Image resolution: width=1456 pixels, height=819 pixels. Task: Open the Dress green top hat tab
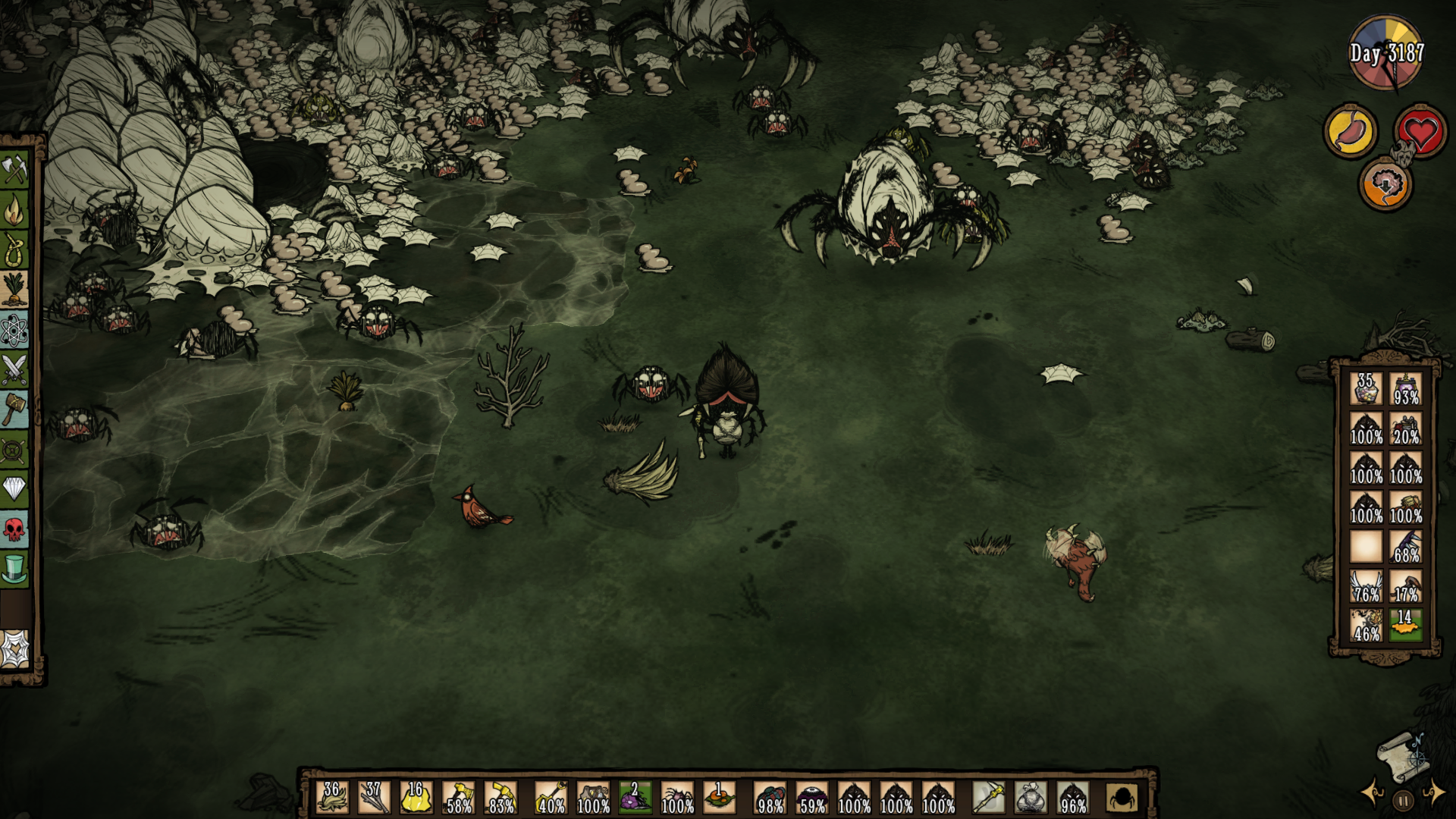point(14,568)
